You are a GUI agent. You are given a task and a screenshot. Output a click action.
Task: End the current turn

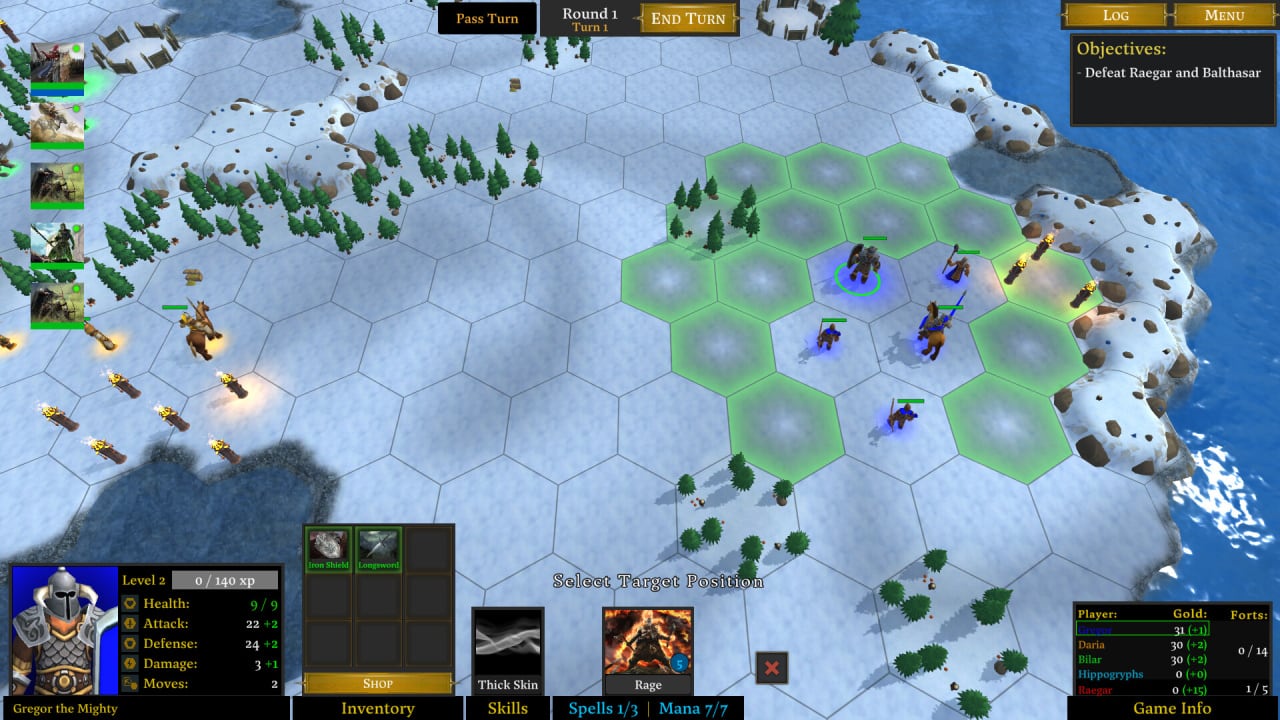[x=689, y=18]
